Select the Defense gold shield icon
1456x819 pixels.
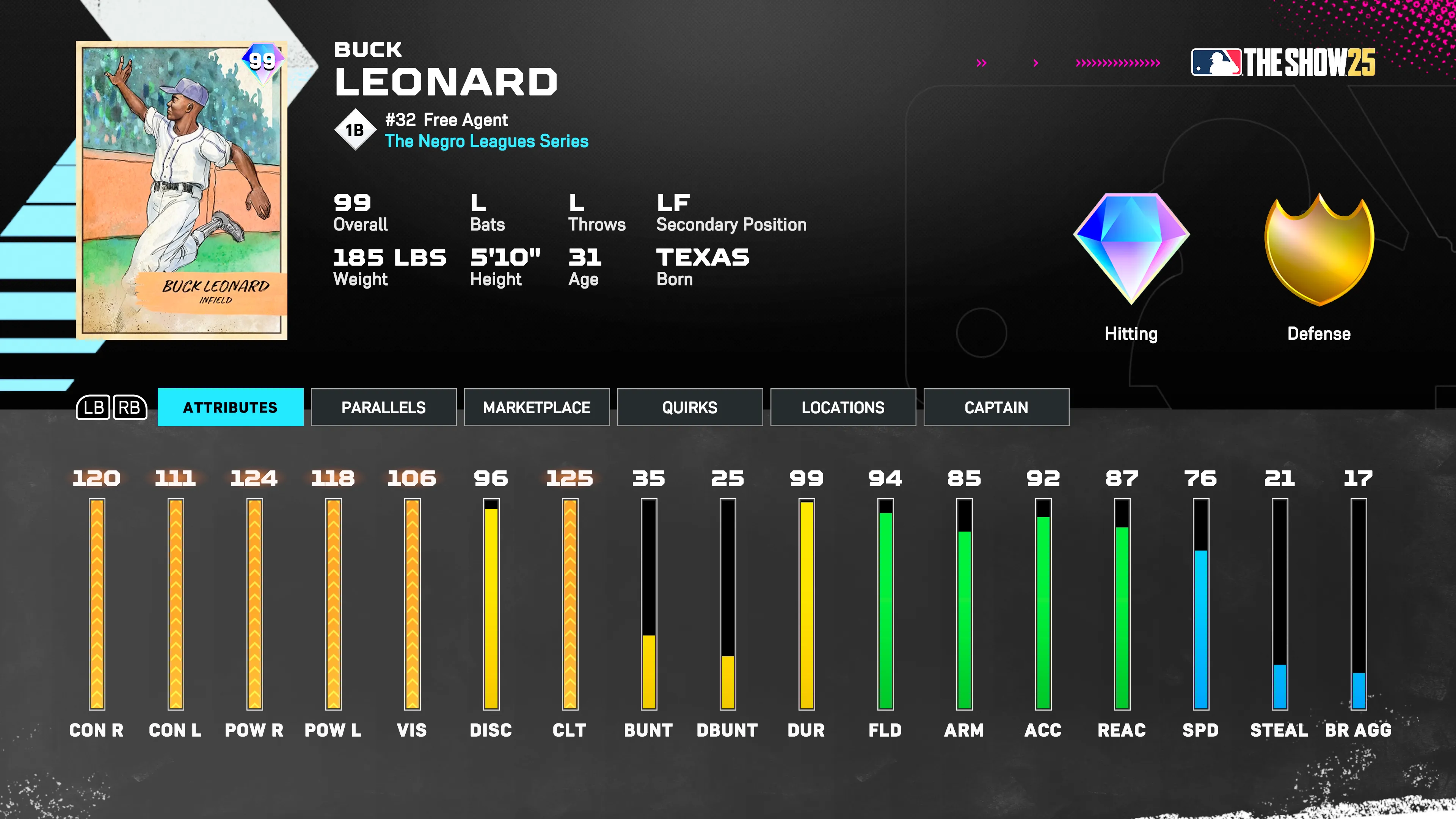(x=1319, y=249)
